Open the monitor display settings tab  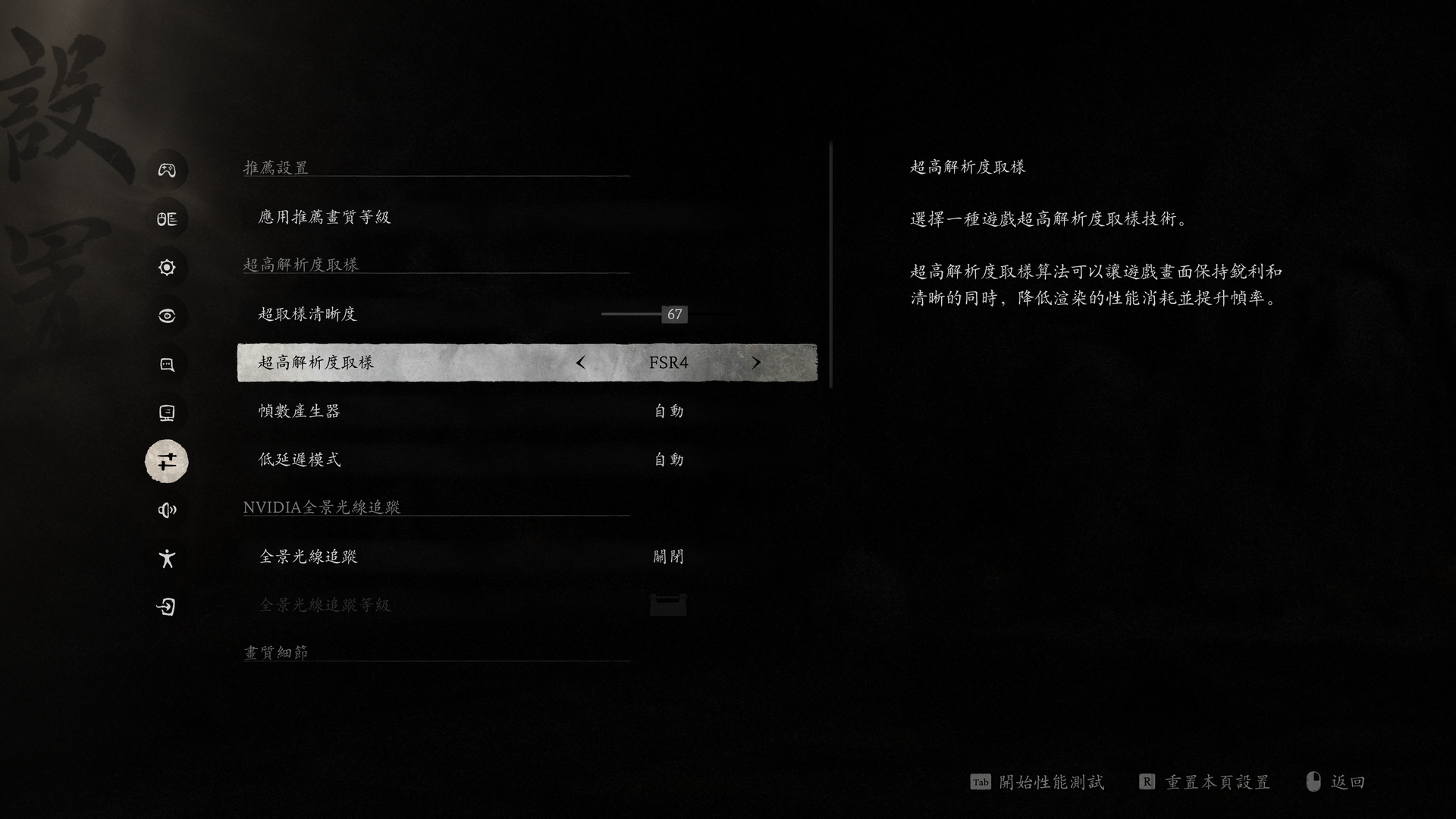pyautogui.click(x=167, y=413)
